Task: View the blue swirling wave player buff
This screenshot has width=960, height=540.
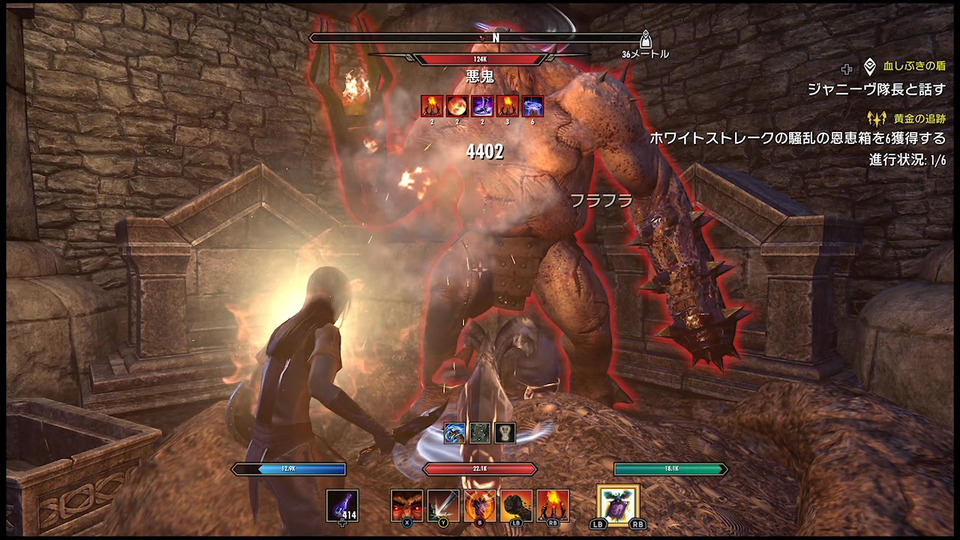Action: click(457, 433)
